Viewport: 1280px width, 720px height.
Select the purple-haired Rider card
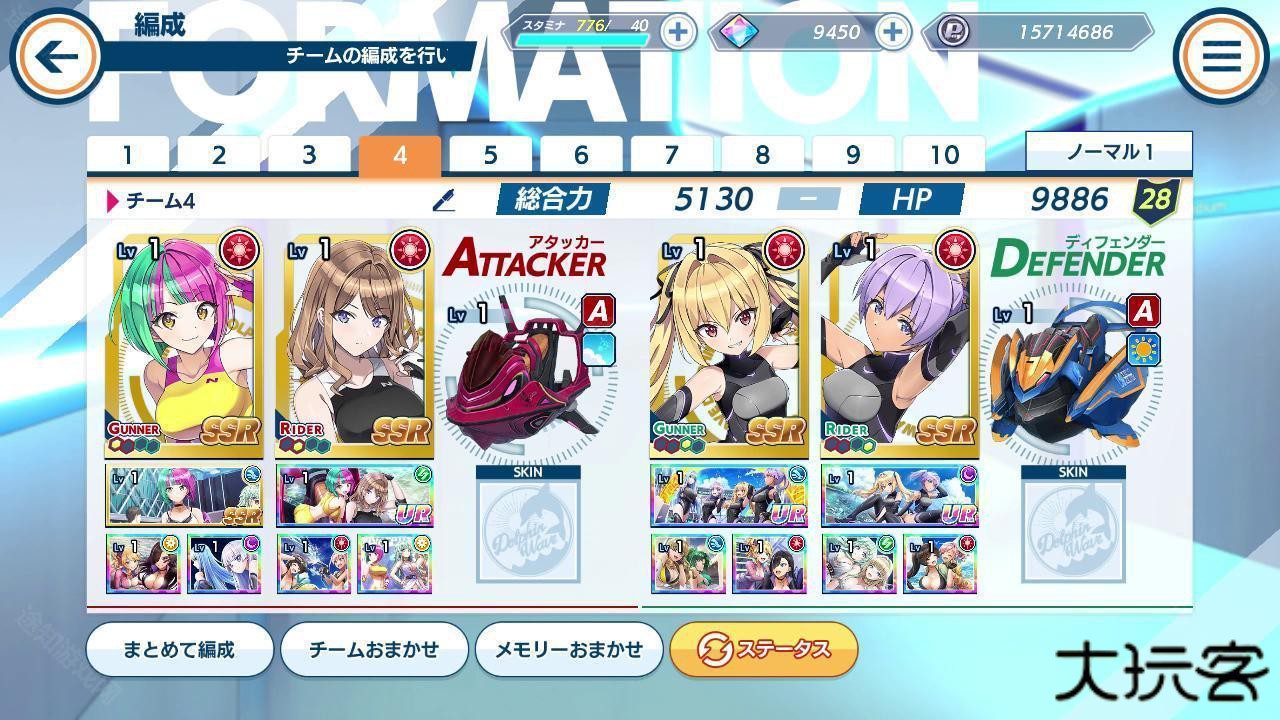click(x=900, y=340)
